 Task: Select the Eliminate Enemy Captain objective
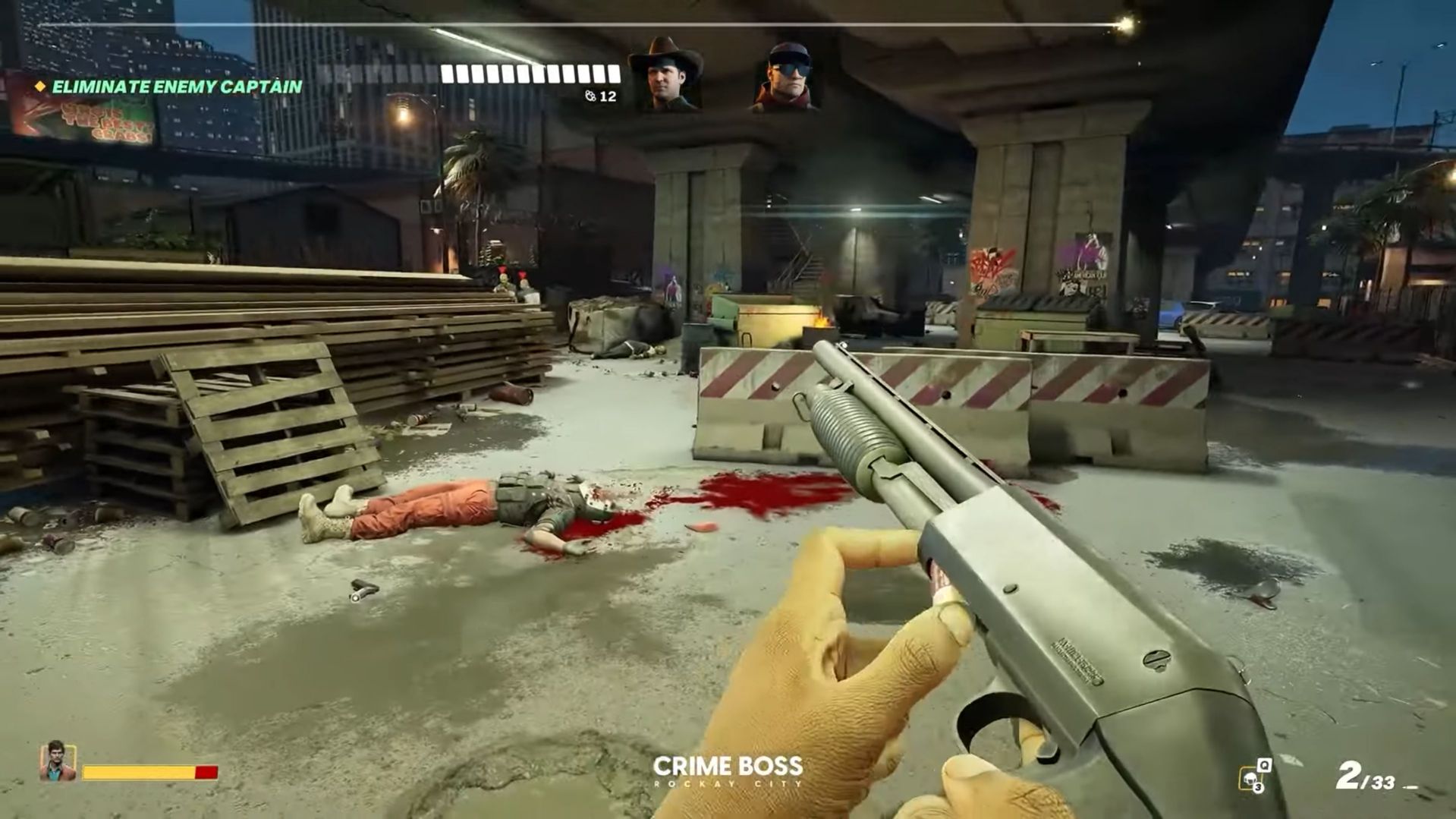pos(176,87)
